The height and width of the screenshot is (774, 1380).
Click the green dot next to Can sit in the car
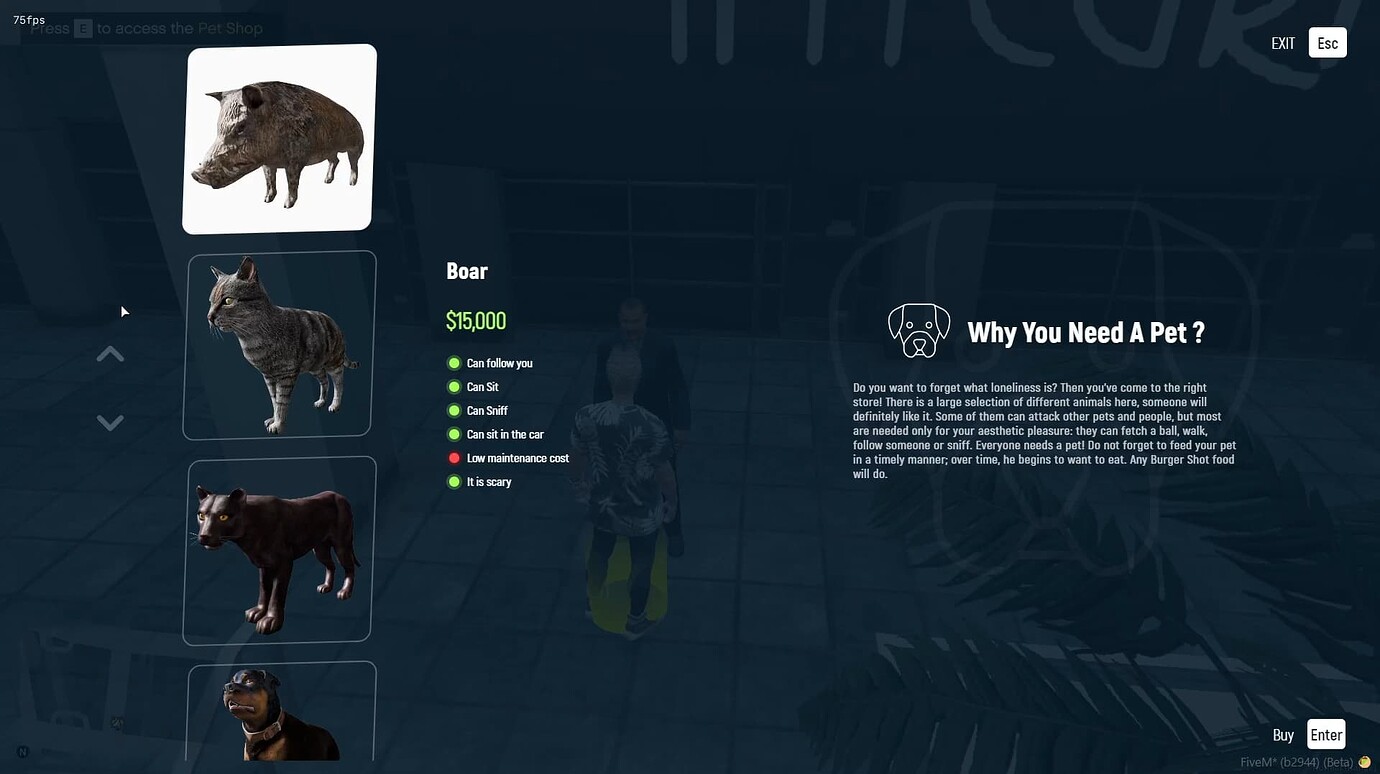click(455, 434)
